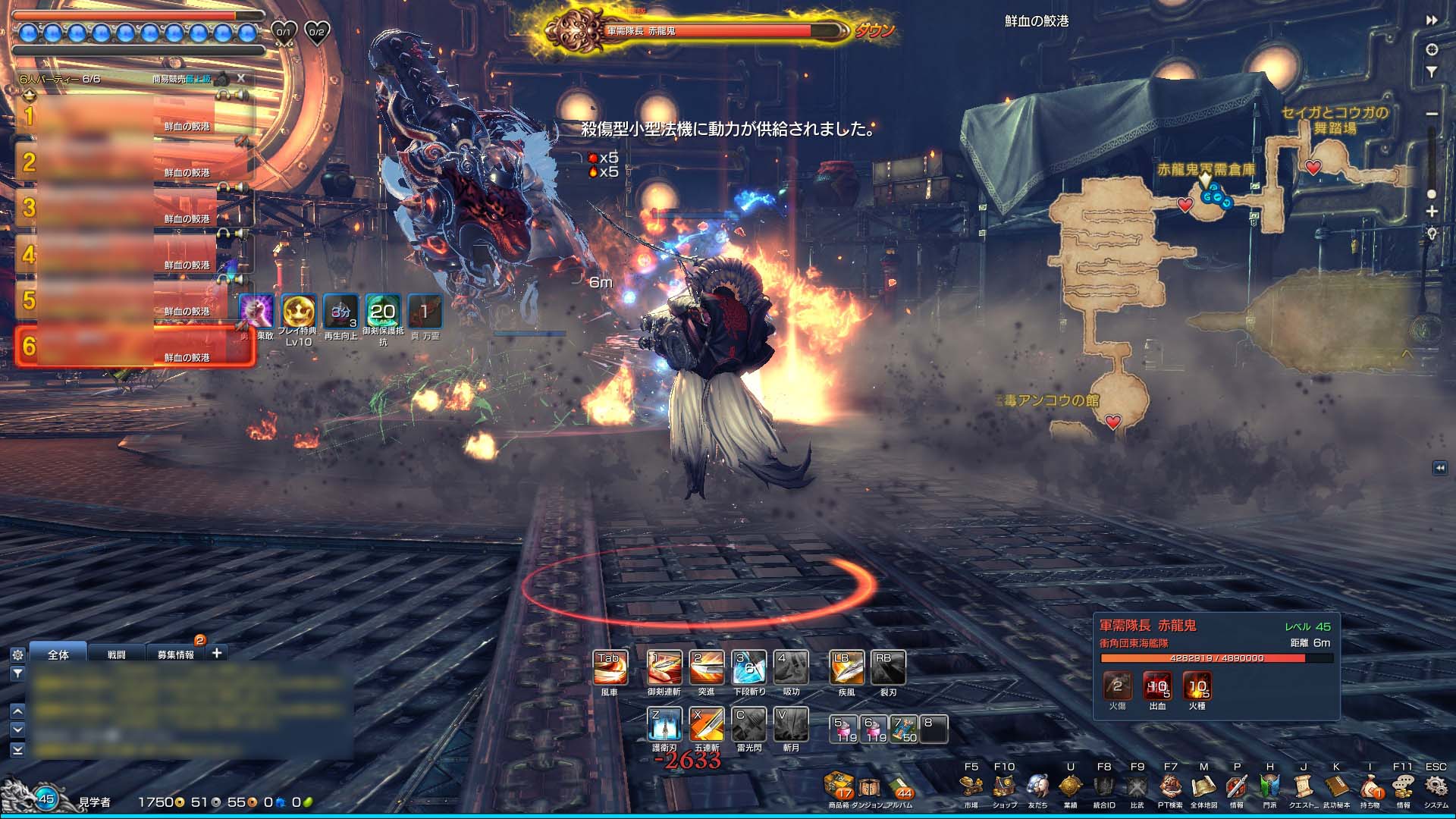
Task: Open the 商品箱 item box
Action: 839,787
